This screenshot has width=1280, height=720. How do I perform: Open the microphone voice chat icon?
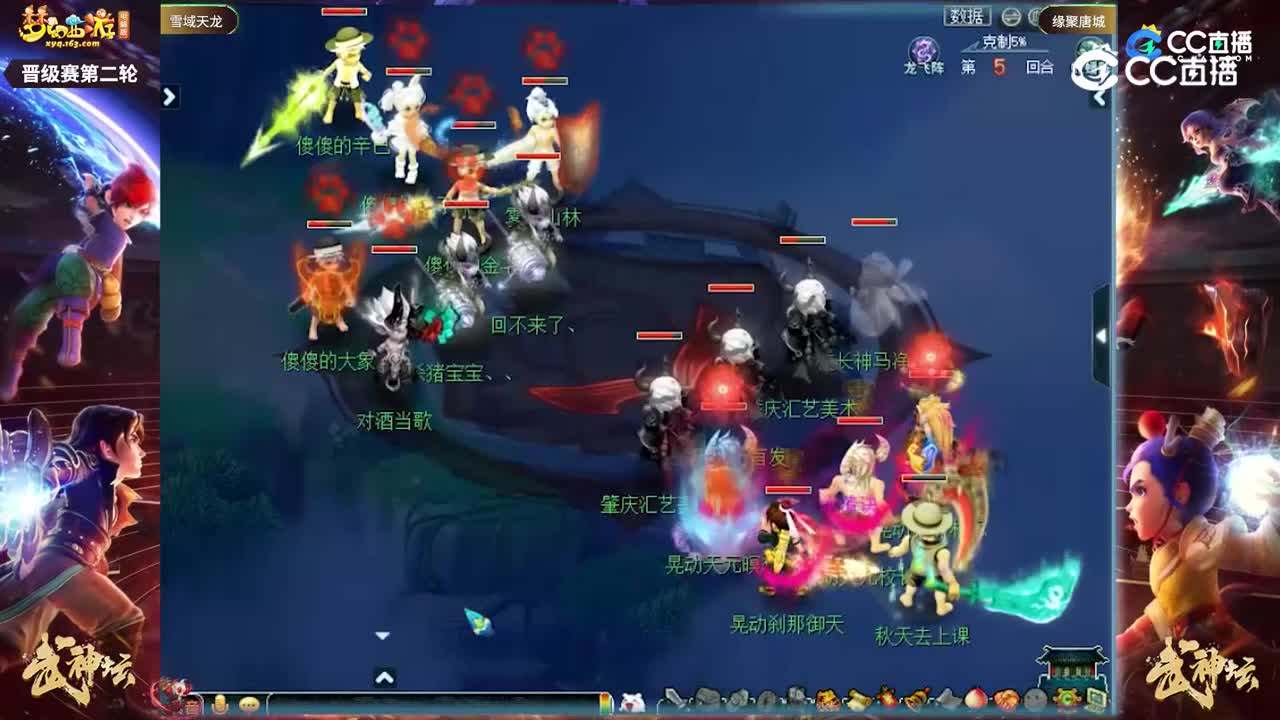tap(218, 703)
